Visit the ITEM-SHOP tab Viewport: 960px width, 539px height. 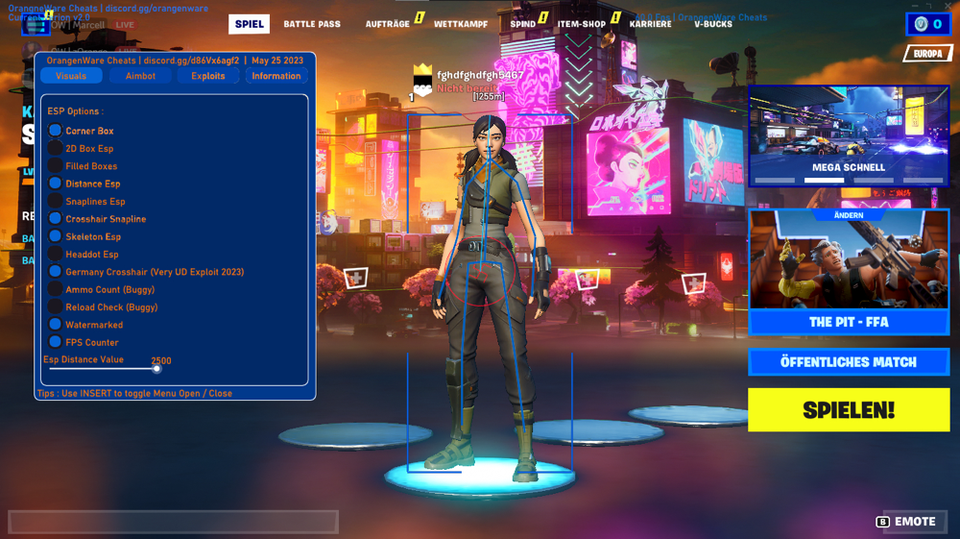(582, 24)
